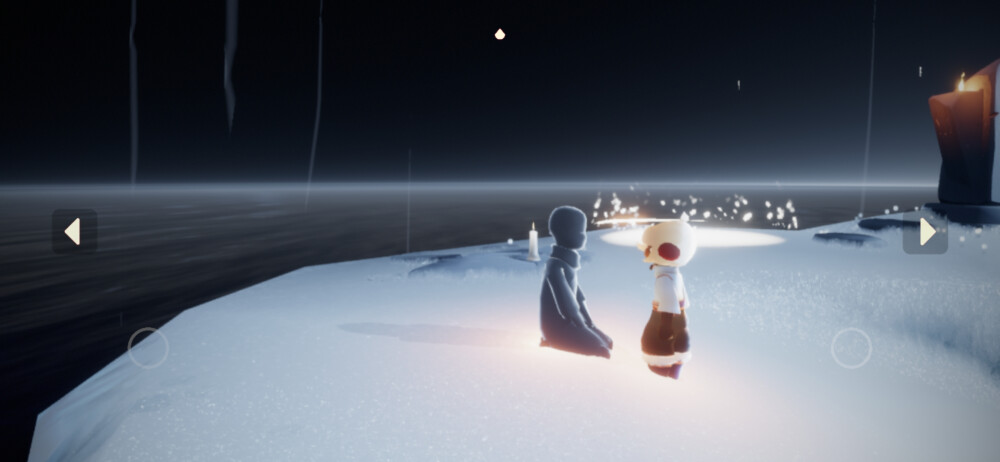Click the left-pointing arrow button
The image size is (1000, 462).
(74, 231)
